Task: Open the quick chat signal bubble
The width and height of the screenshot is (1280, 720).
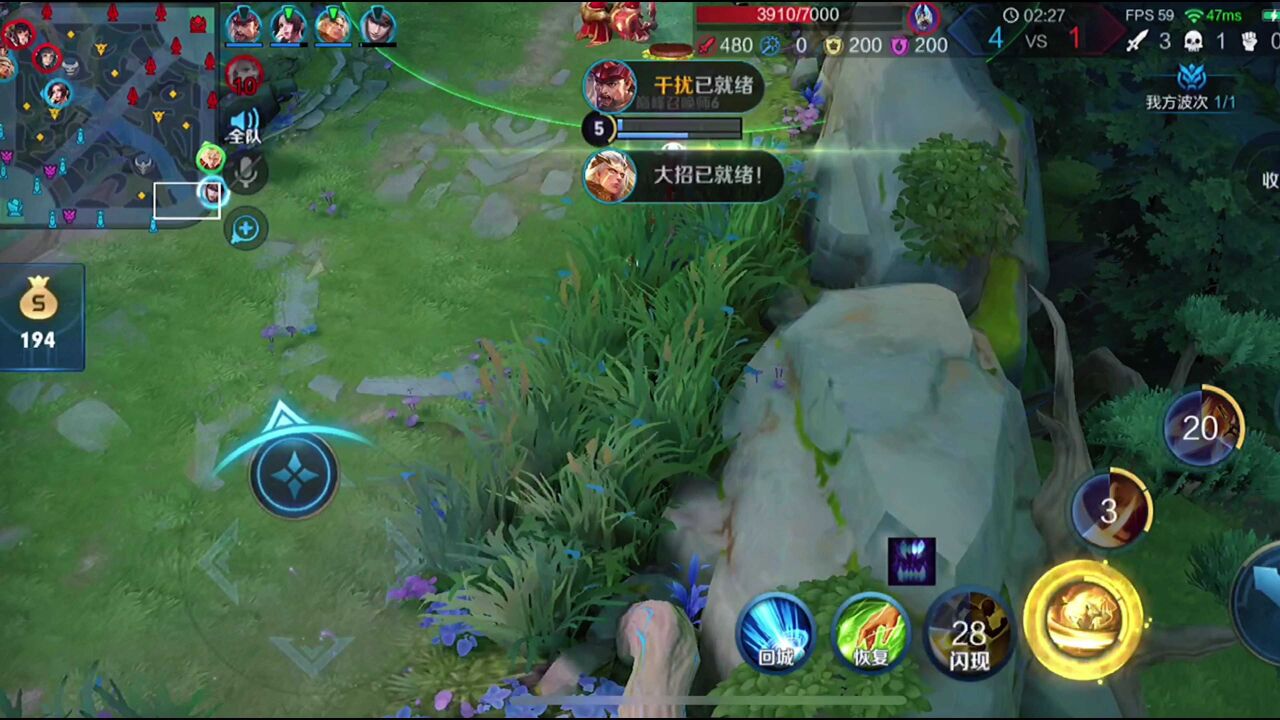Action: [x=245, y=229]
